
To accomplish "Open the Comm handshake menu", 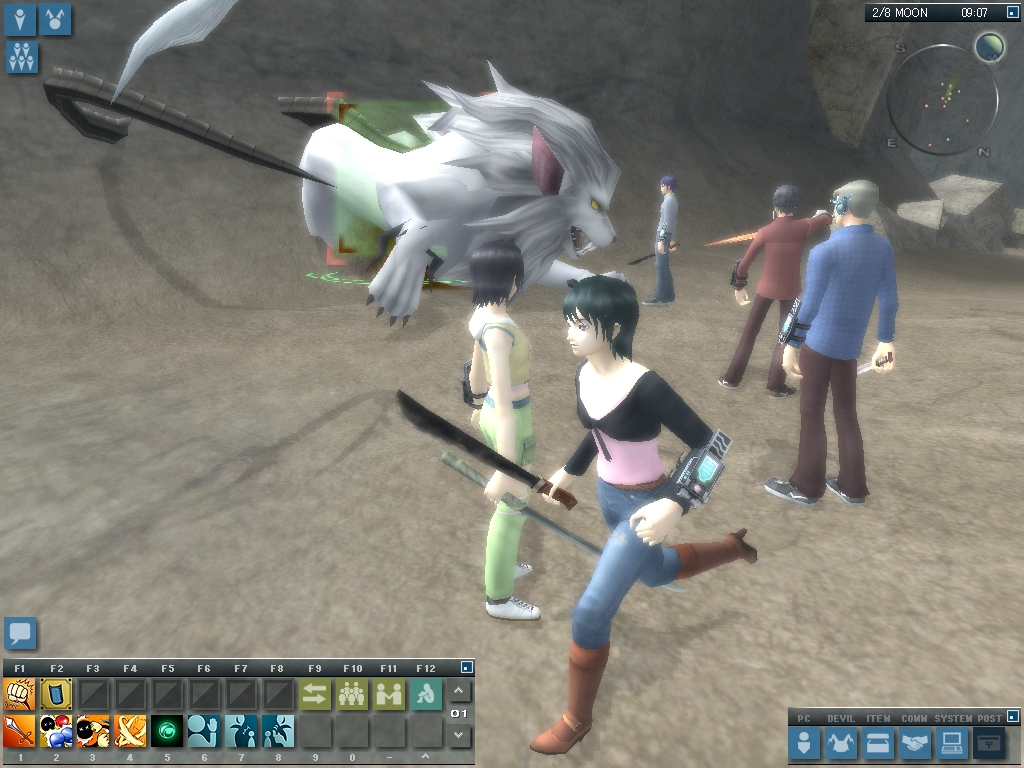I will point(914,743).
